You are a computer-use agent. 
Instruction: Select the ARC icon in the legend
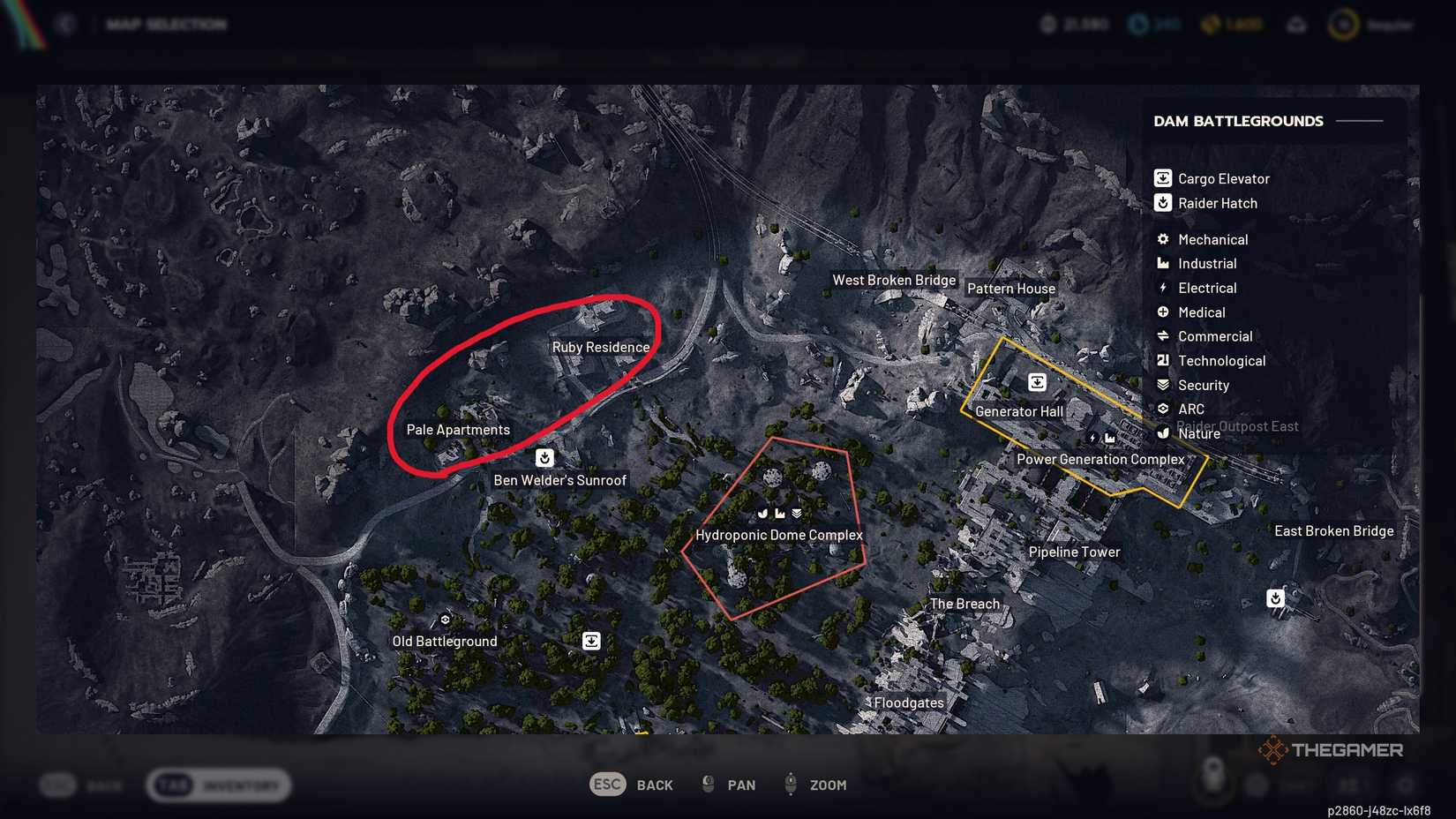click(x=1162, y=409)
